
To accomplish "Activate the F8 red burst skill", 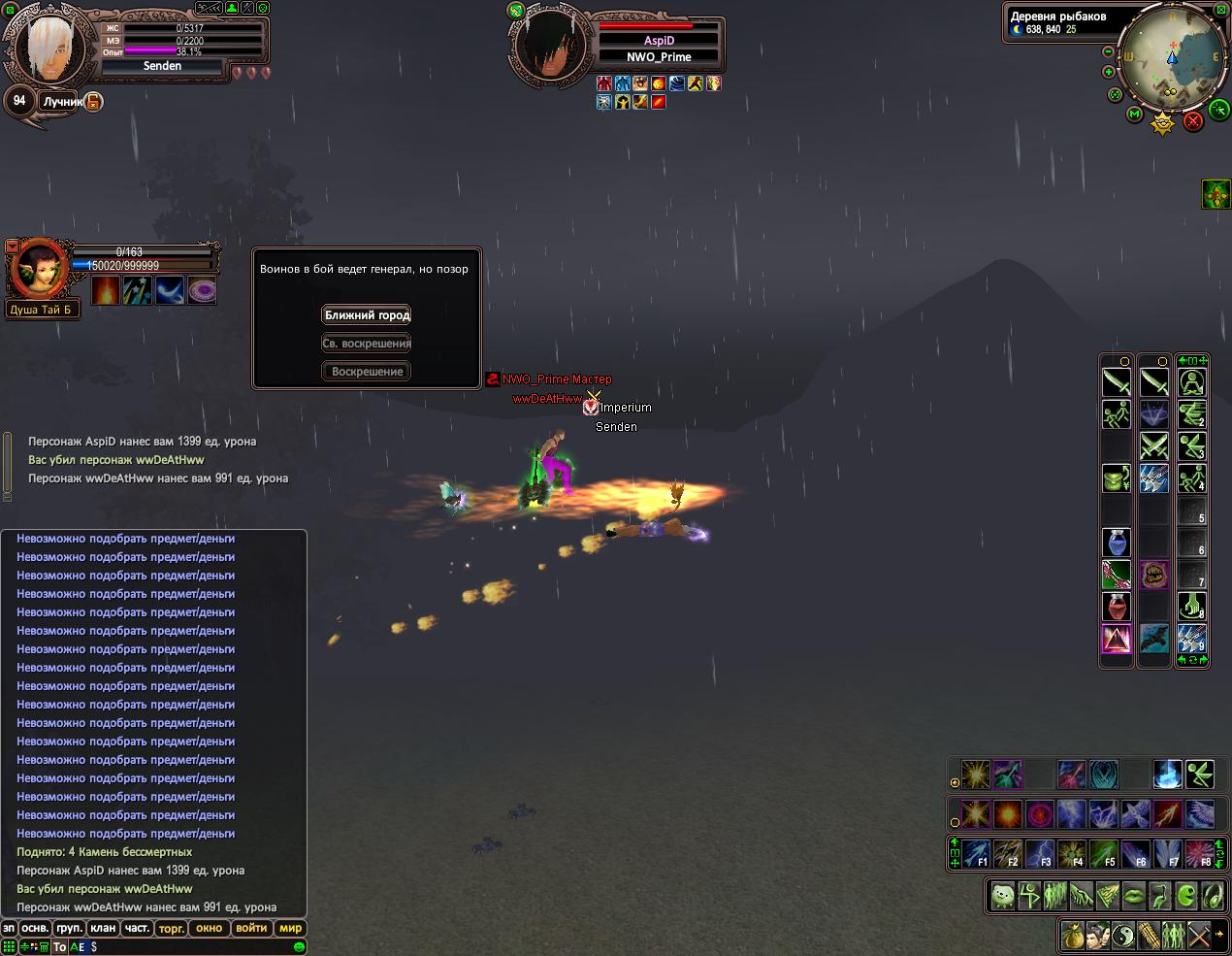I will [x=1199, y=853].
